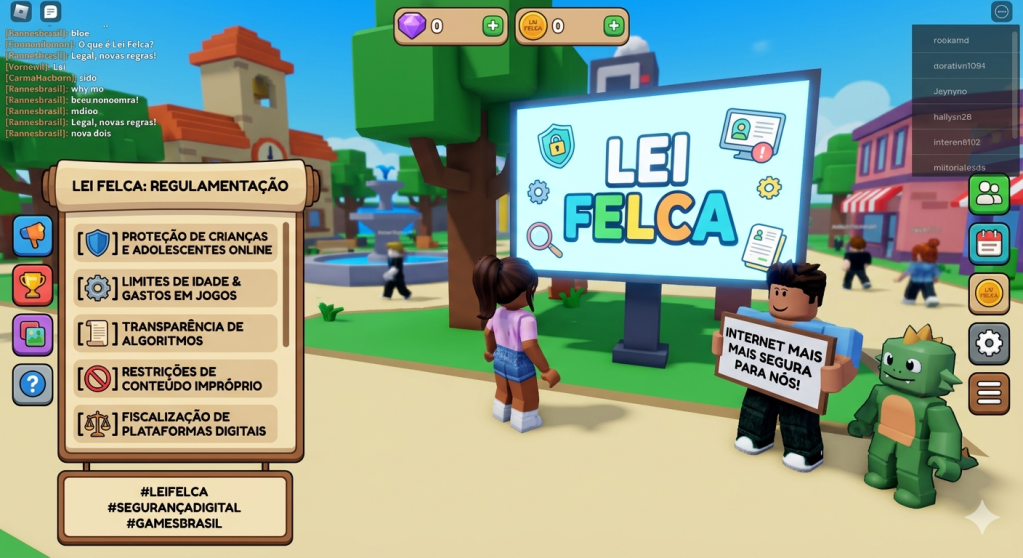Click the round Lei Felca coin button

989,294
